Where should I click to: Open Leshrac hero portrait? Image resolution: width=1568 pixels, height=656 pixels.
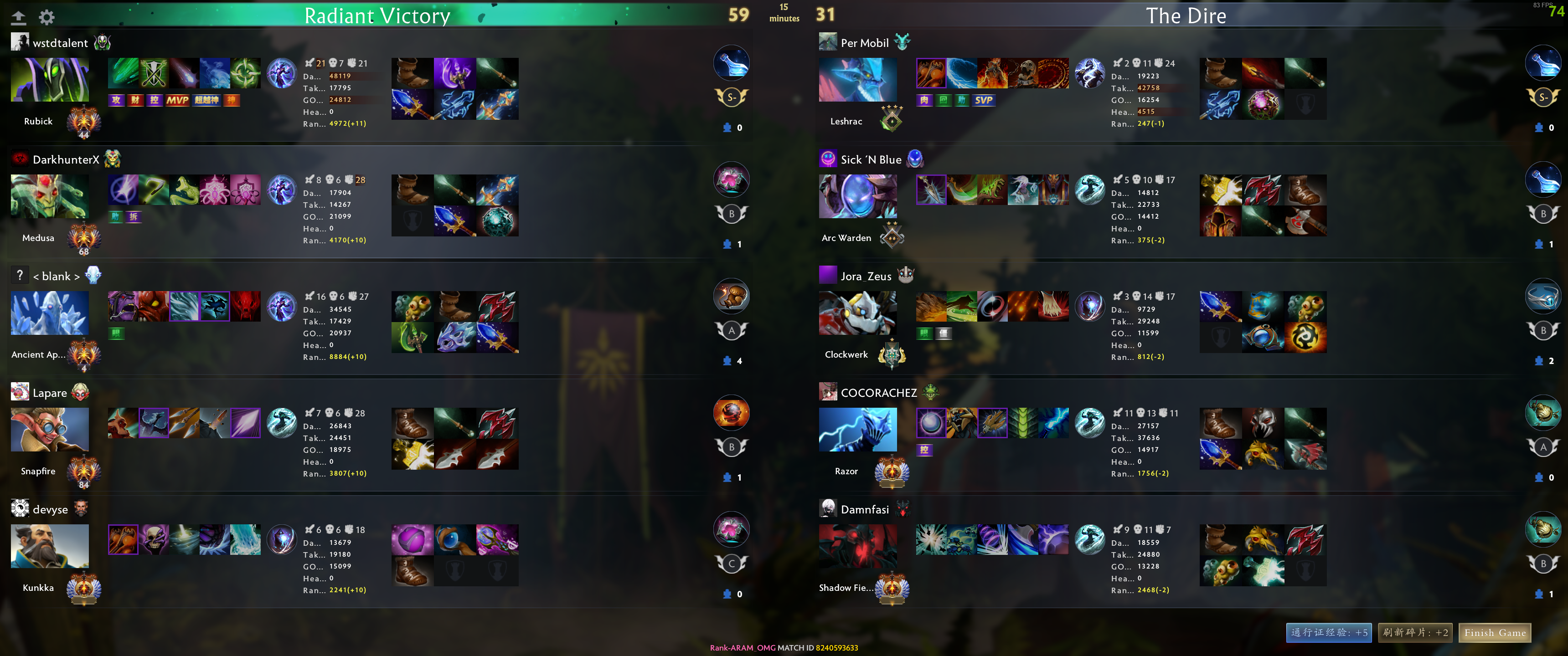tap(857, 80)
